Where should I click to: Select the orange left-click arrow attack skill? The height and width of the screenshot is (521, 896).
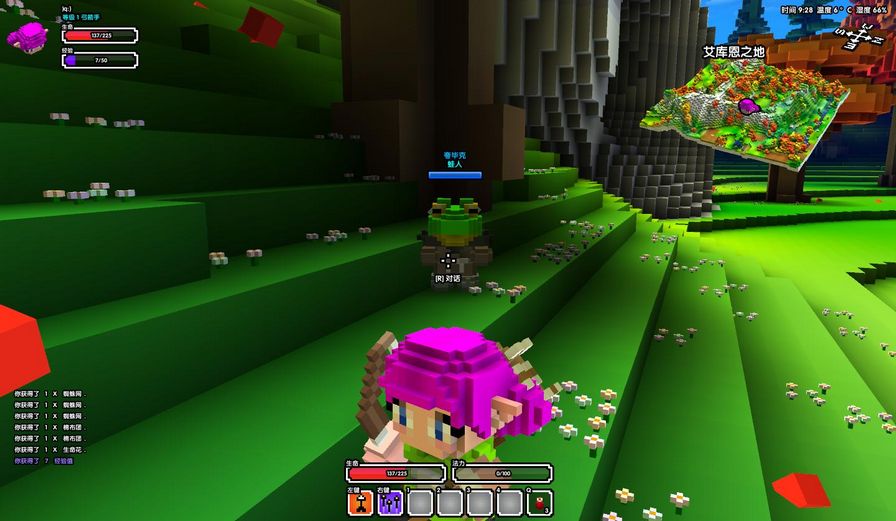360,502
